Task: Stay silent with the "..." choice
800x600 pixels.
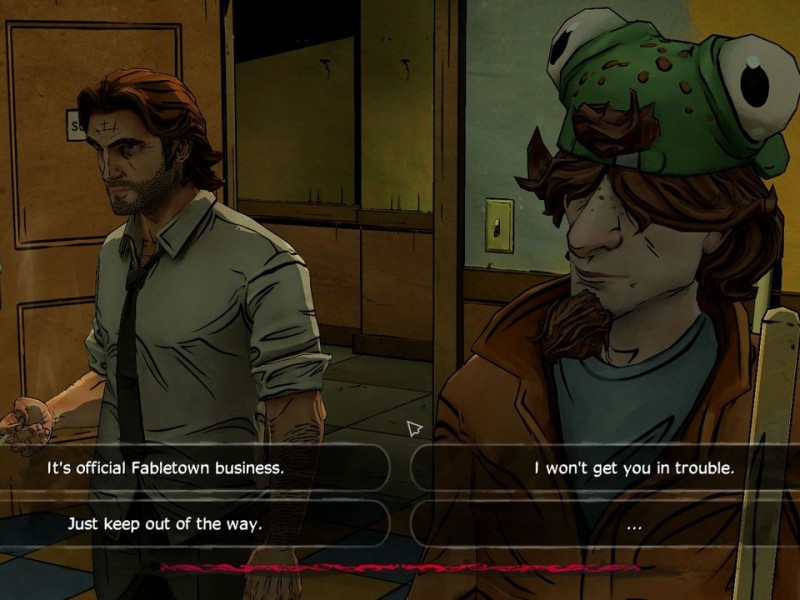Action: click(x=633, y=524)
